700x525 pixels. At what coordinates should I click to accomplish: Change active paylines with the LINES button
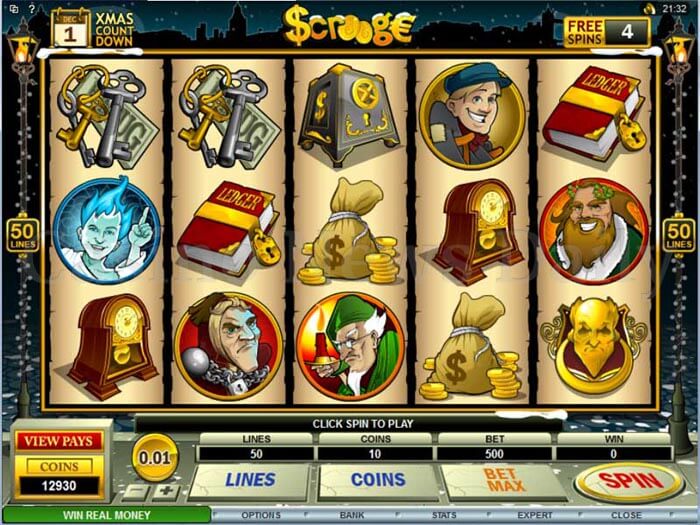click(250, 480)
